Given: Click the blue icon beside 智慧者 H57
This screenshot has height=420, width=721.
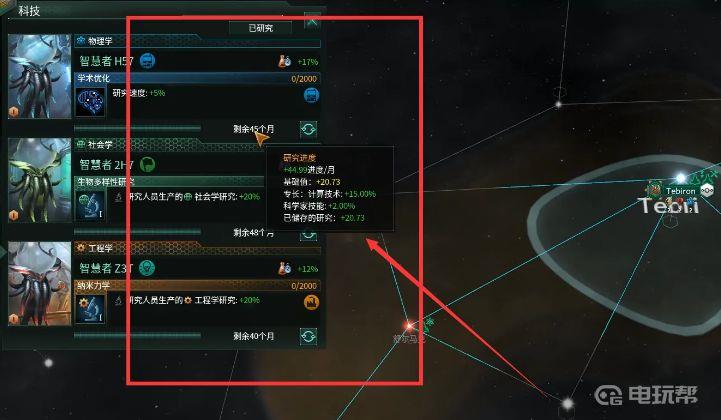Looking at the screenshot, I should pos(148,61).
